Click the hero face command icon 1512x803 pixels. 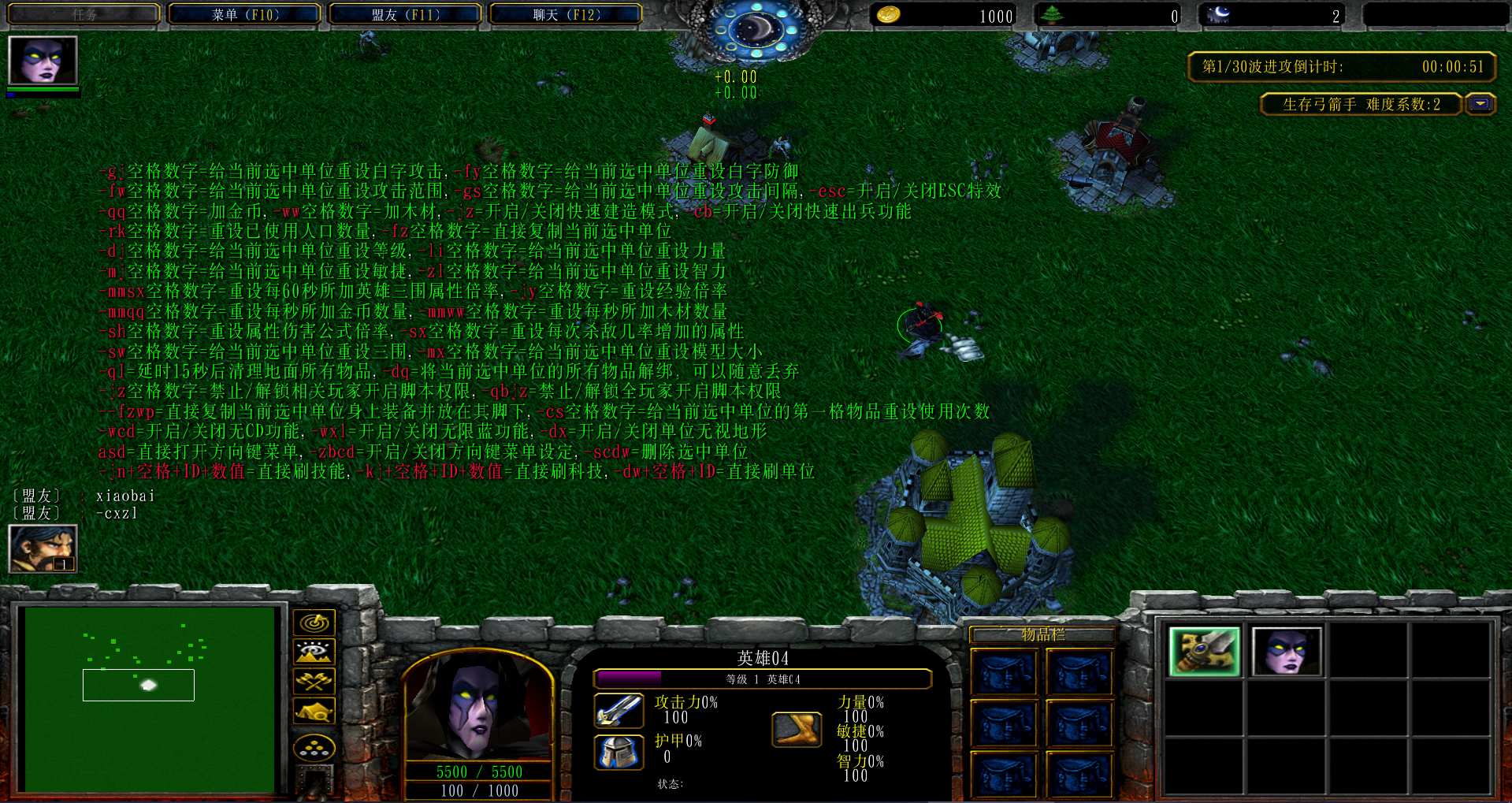pyautogui.click(x=1286, y=652)
